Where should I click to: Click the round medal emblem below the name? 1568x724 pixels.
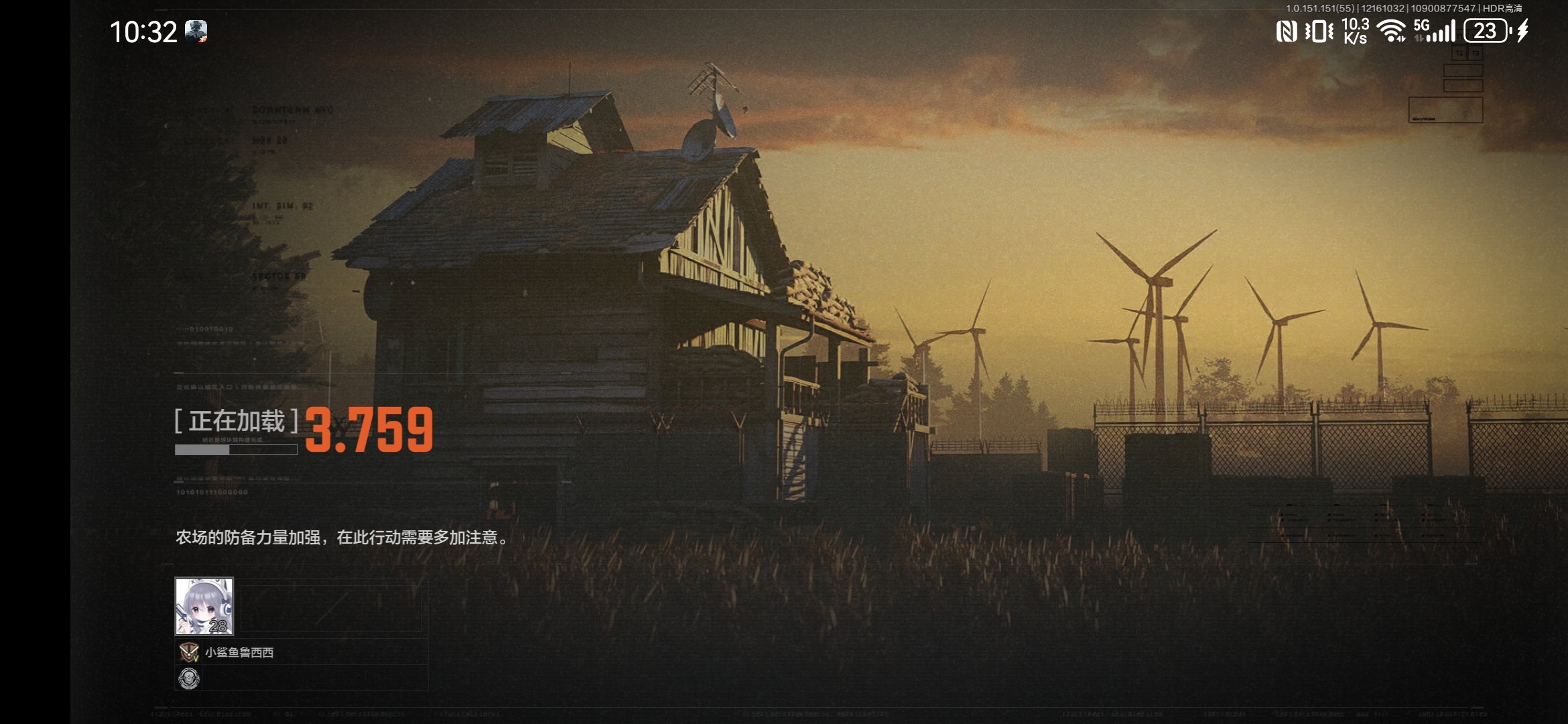pyautogui.click(x=189, y=678)
